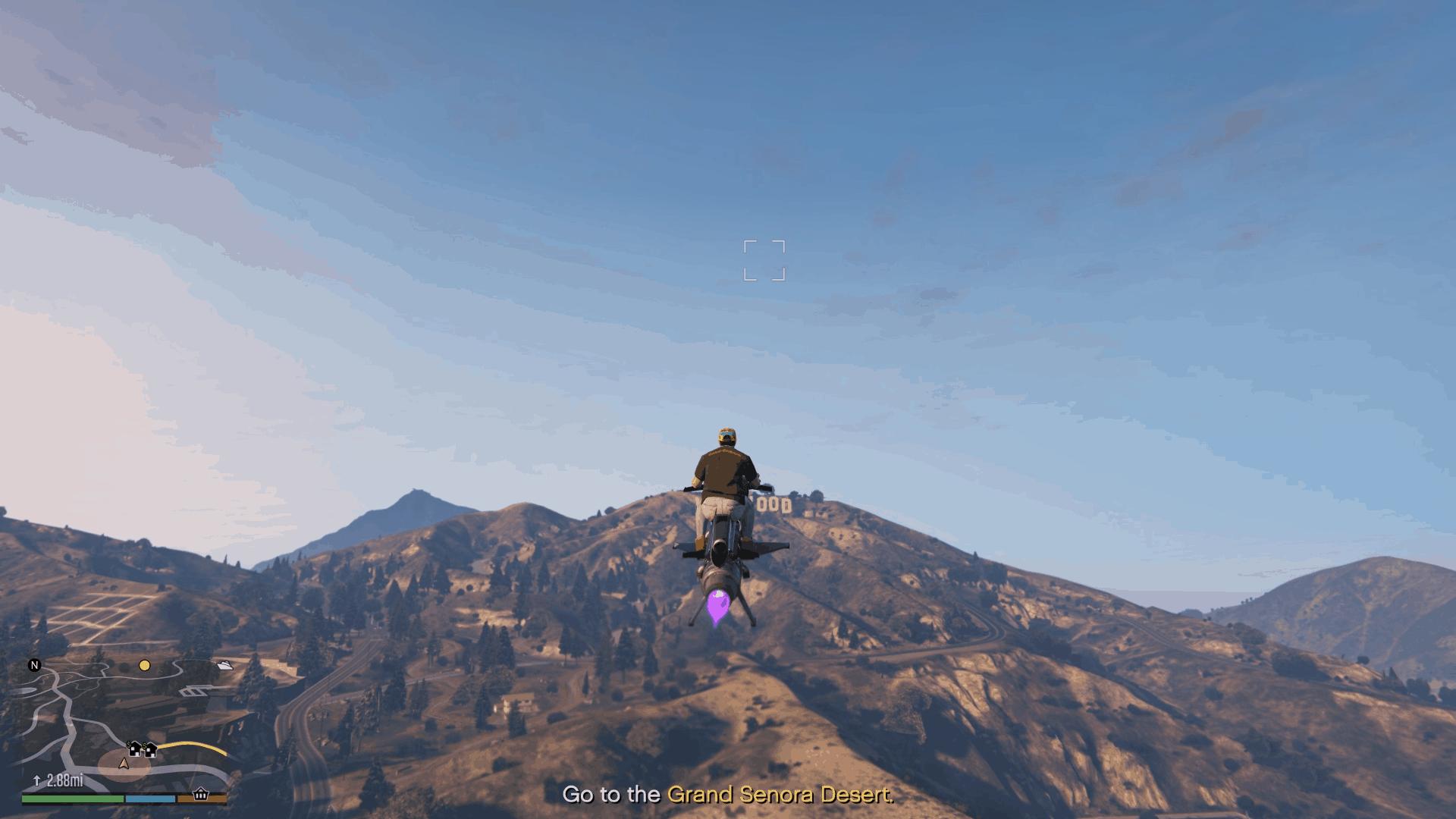
Task: Select the yellow mission blip on the minimap
Action: pyautogui.click(x=144, y=667)
